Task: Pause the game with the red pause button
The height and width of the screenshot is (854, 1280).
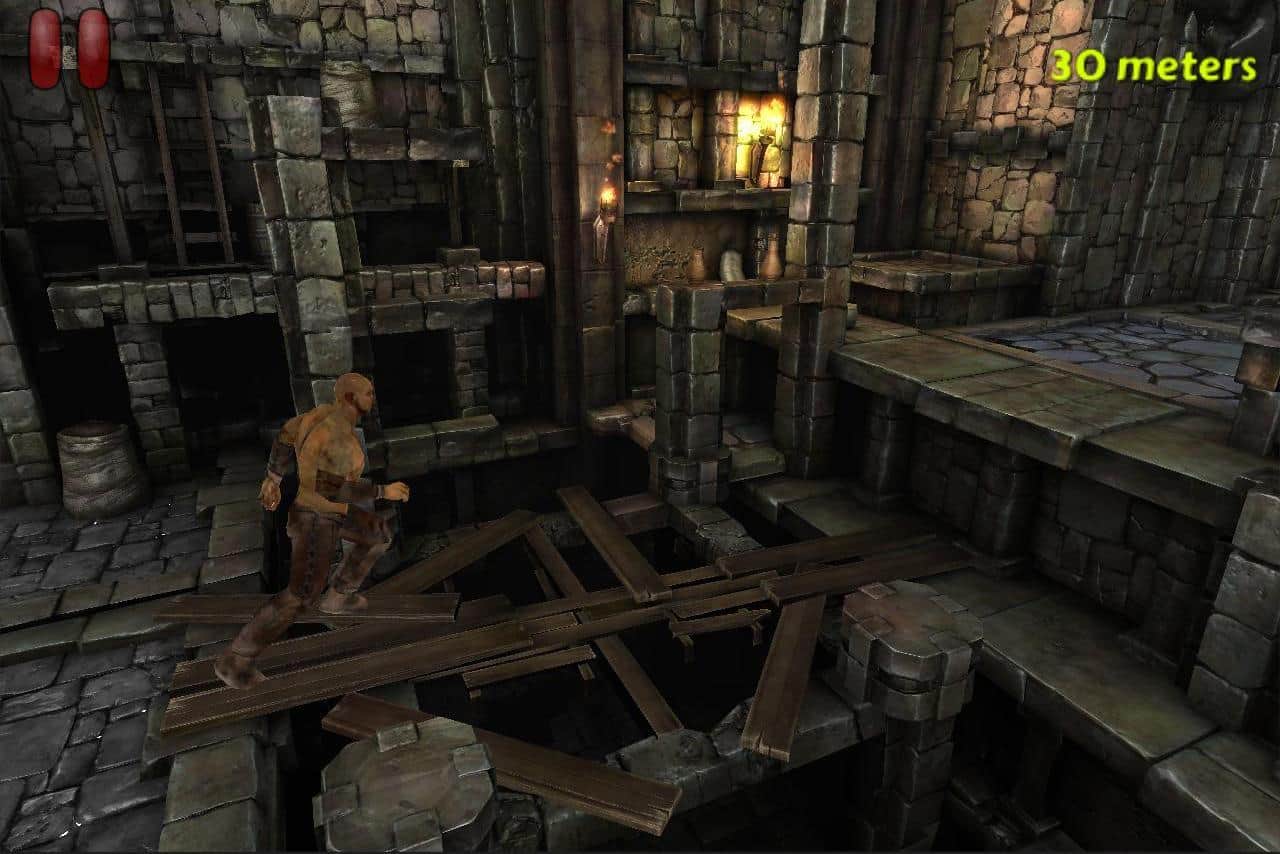Action: (69, 48)
